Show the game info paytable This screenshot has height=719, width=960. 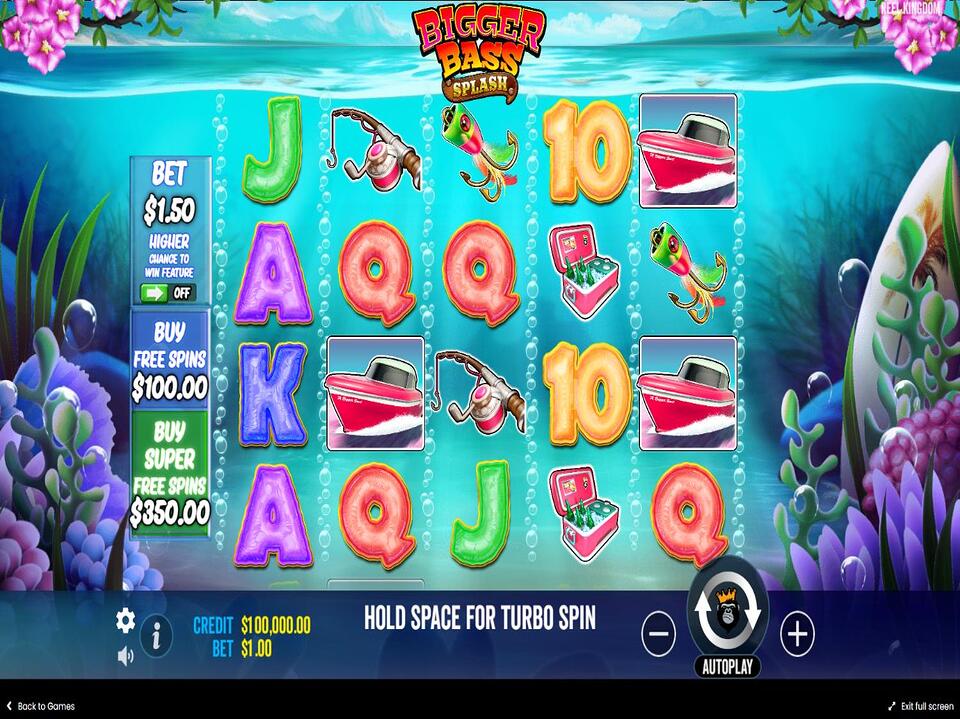(155, 635)
